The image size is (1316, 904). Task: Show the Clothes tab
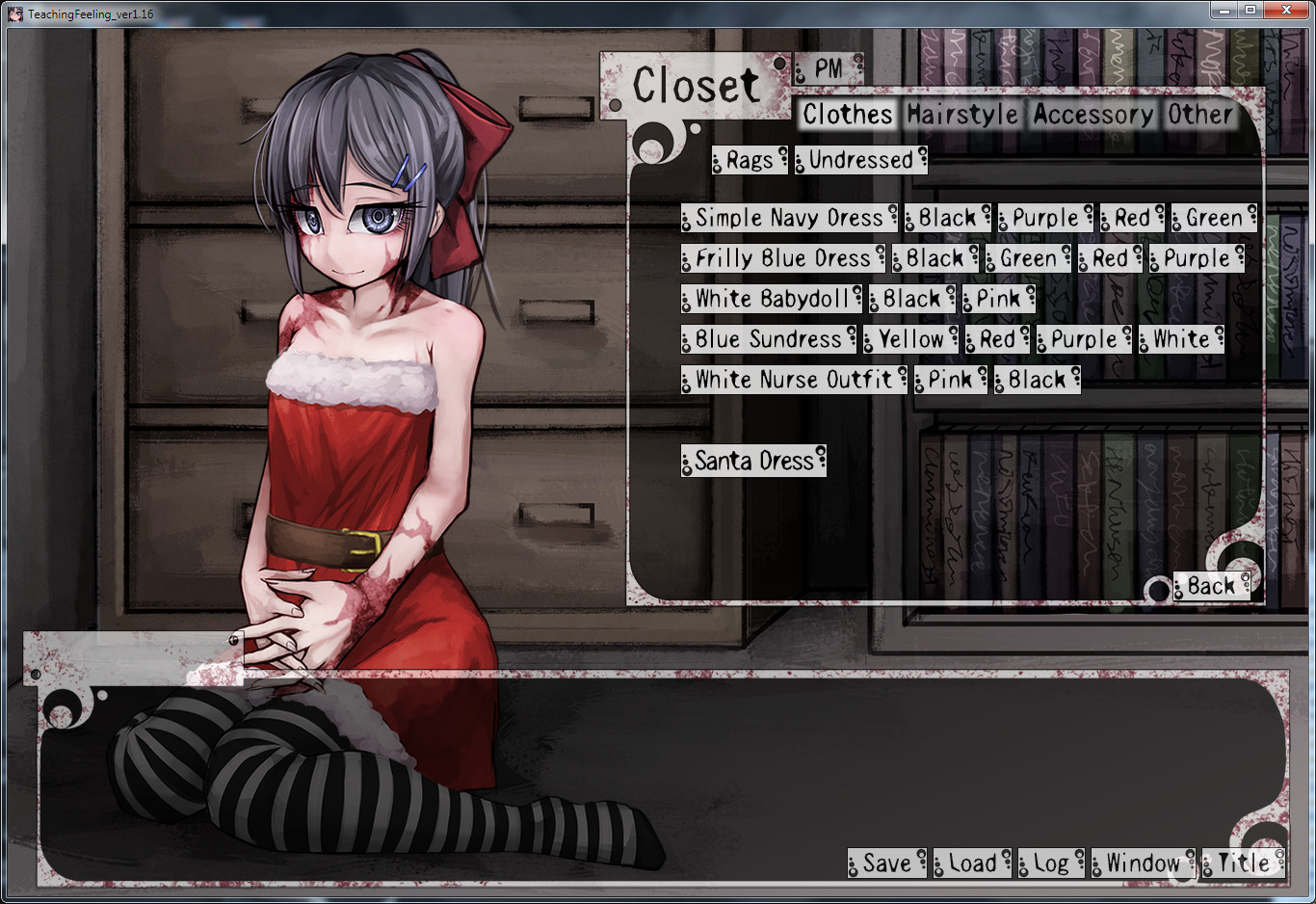848,115
